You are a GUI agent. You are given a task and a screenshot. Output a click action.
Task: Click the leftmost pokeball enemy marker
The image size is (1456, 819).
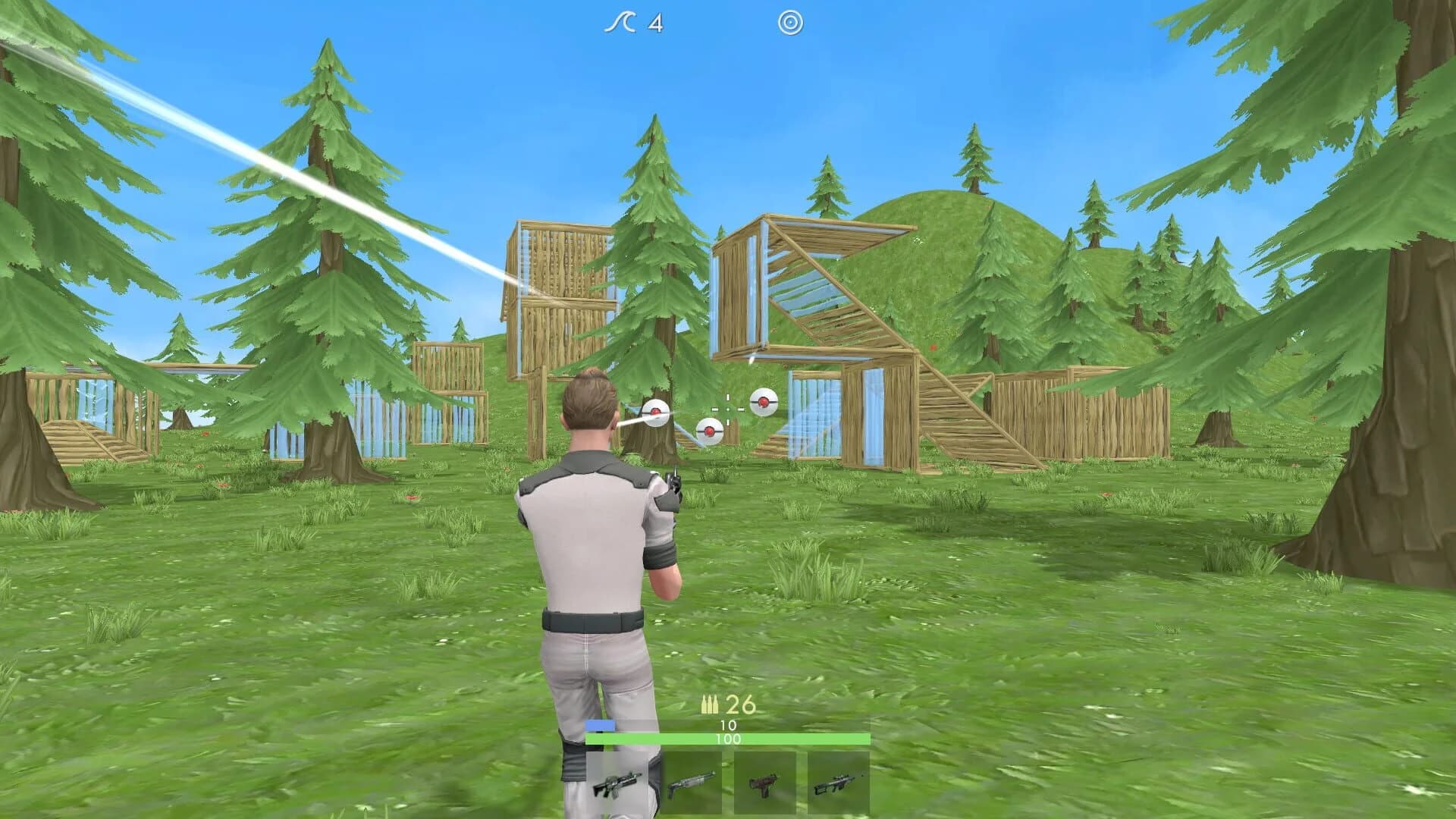(655, 412)
